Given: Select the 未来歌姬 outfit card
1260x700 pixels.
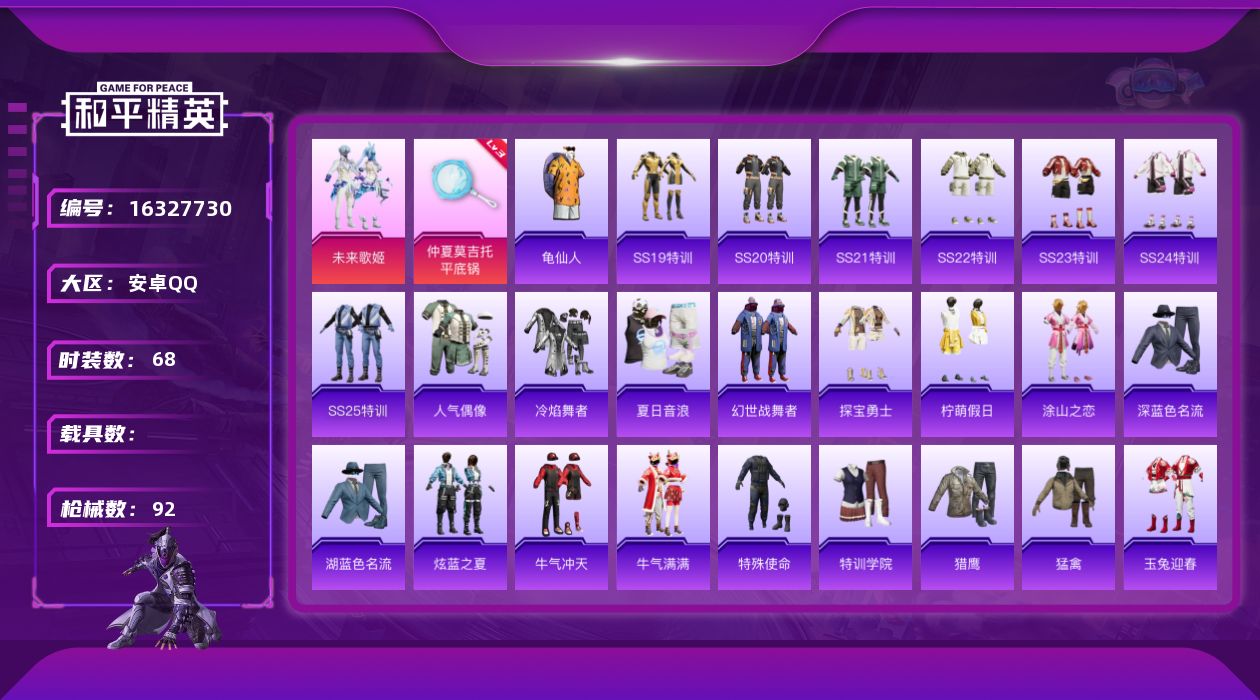Looking at the screenshot, I should click(358, 210).
